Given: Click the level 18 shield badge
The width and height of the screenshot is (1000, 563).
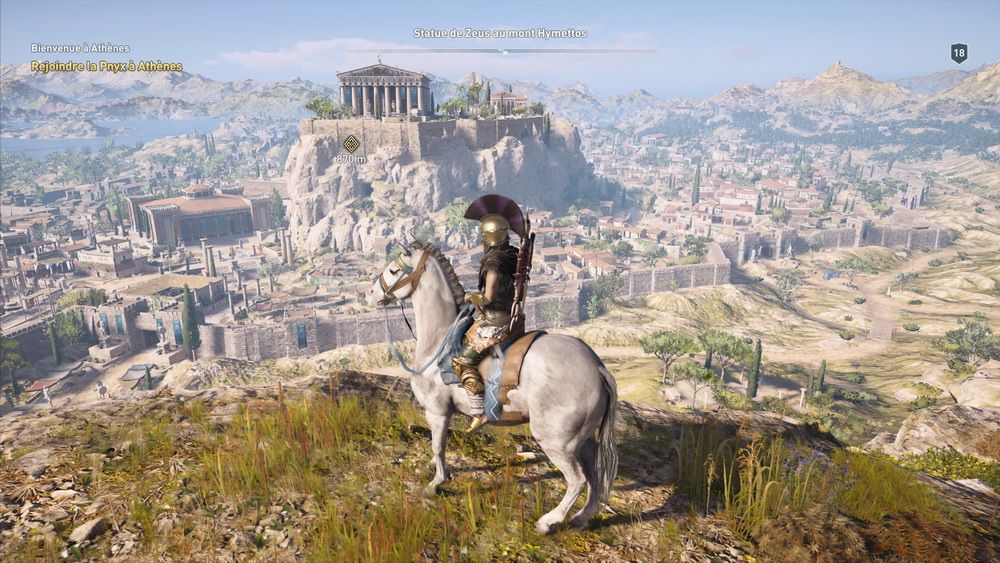Looking at the screenshot, I should [x=958, y=53].
